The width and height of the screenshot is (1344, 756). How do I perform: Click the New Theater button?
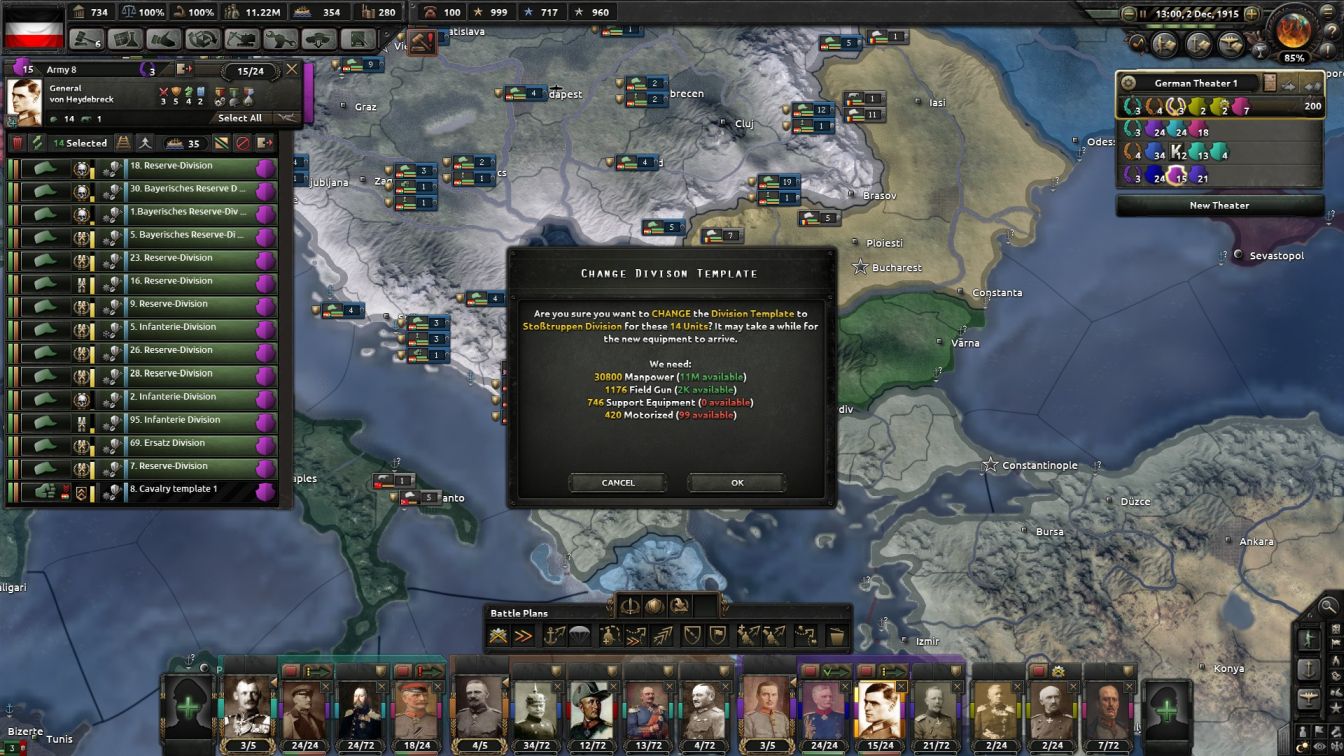pos(1218,205)
